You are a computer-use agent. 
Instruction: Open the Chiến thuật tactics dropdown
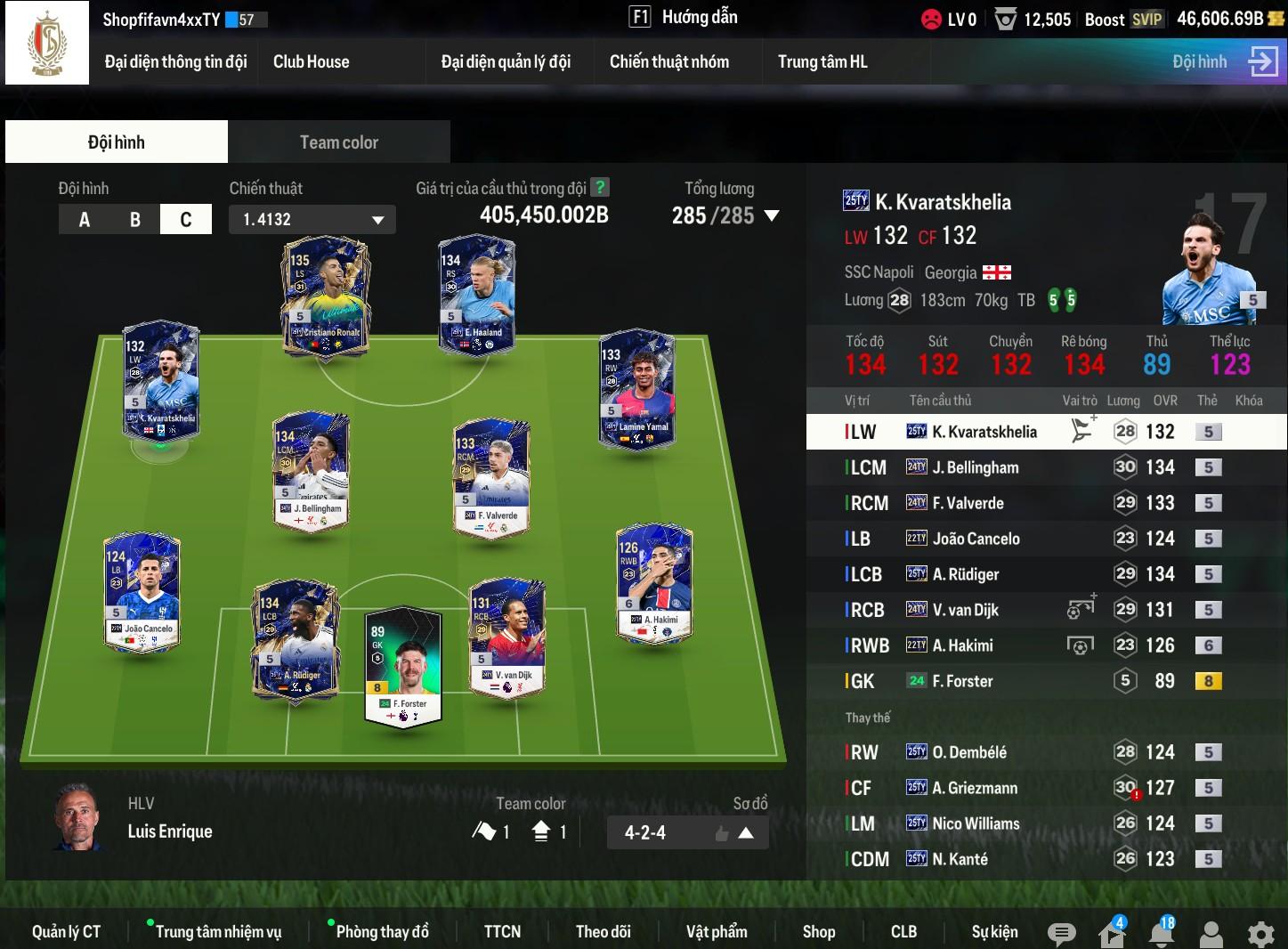coord(312,219)
